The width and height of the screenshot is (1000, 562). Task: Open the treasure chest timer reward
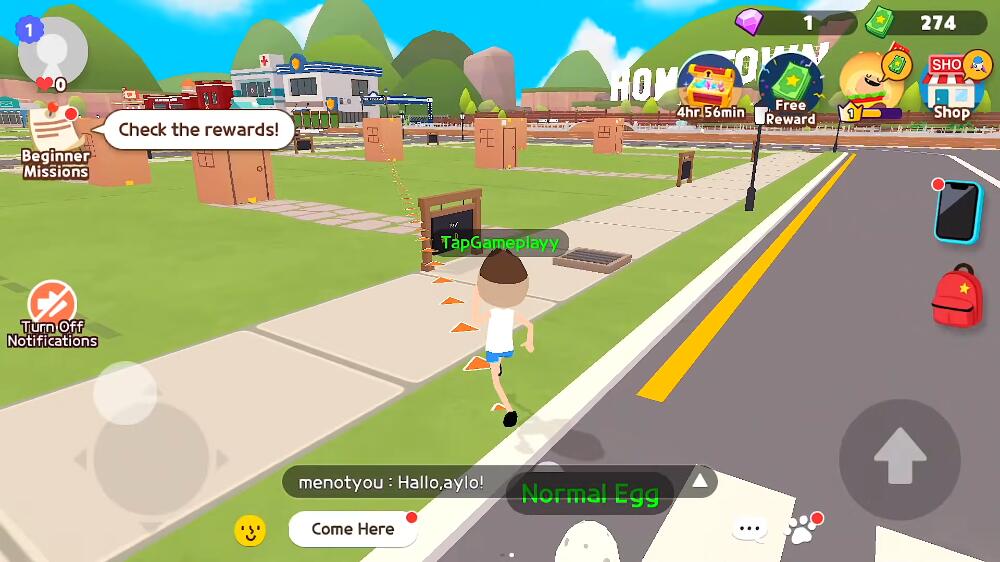click(709, 86)
